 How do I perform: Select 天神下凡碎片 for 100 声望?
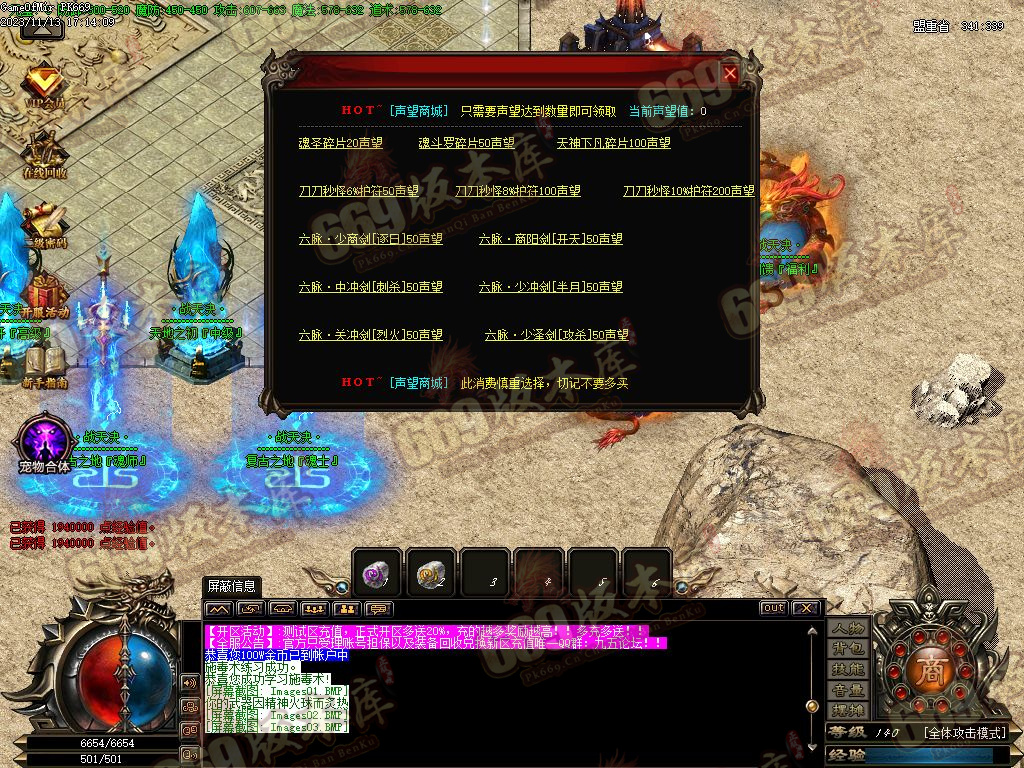pos(613,143)
